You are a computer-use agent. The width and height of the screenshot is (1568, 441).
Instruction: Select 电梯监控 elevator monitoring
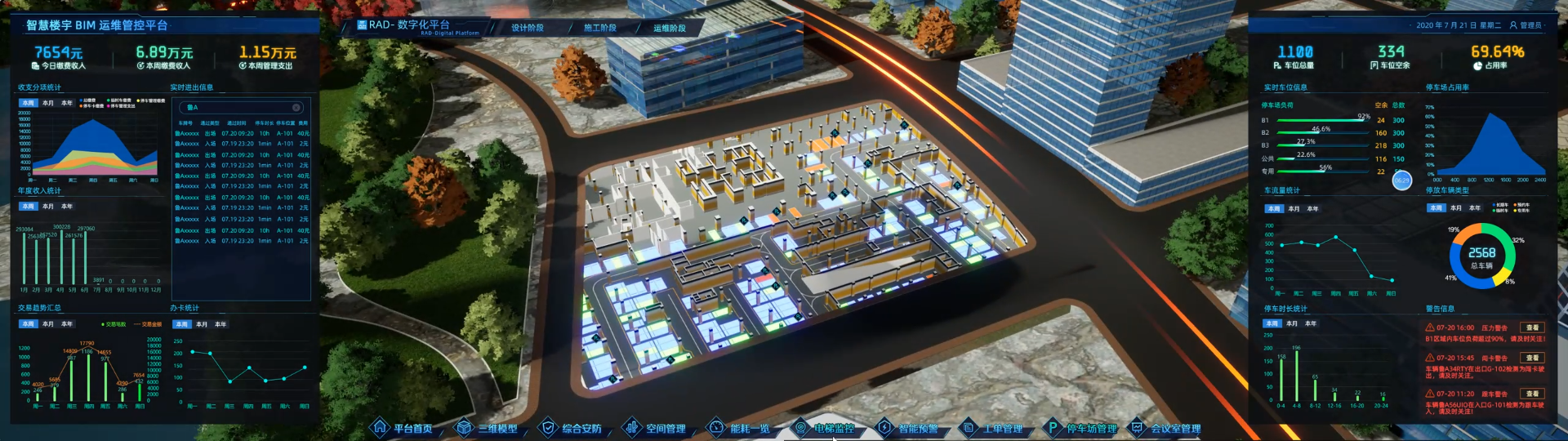[825, 428]
